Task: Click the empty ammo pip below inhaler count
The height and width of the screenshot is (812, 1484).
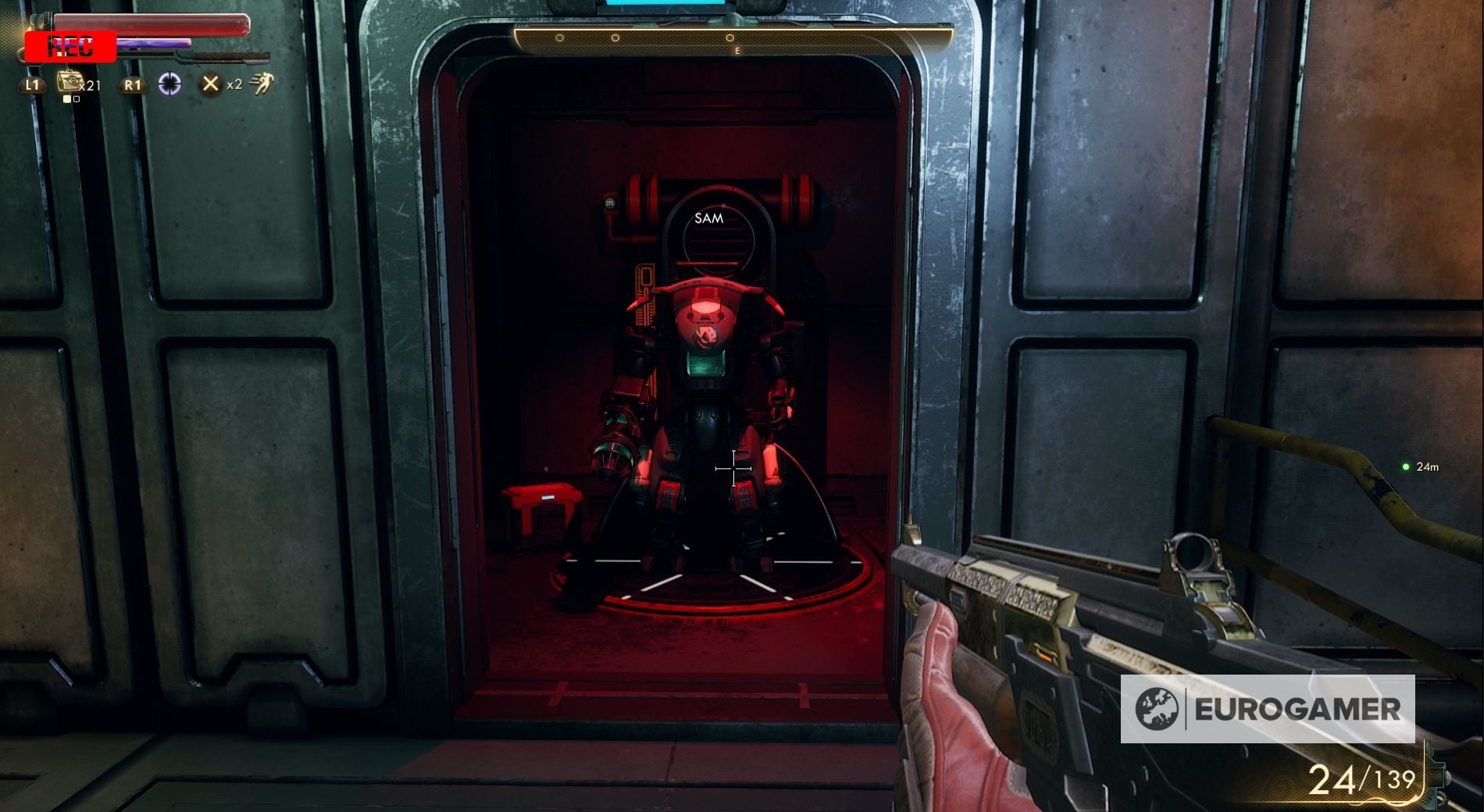Action: 77,99
